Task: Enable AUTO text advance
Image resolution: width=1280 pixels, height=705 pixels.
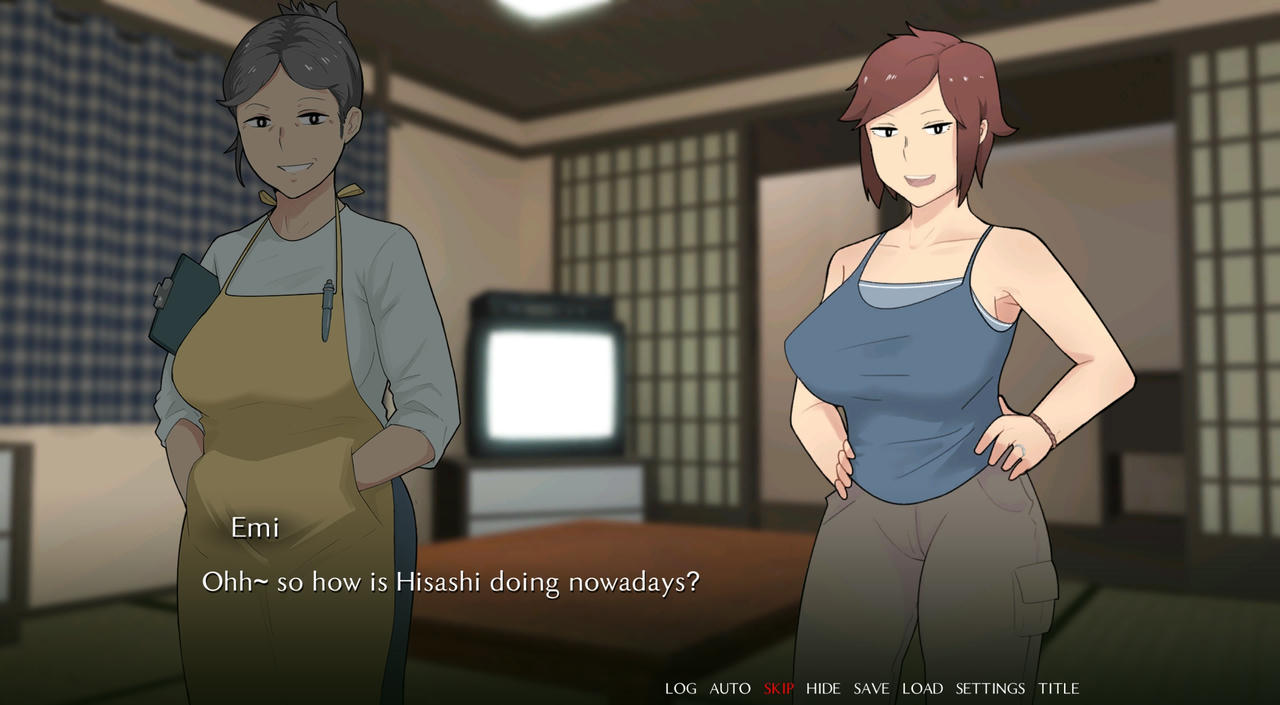Action: (730, 688)
